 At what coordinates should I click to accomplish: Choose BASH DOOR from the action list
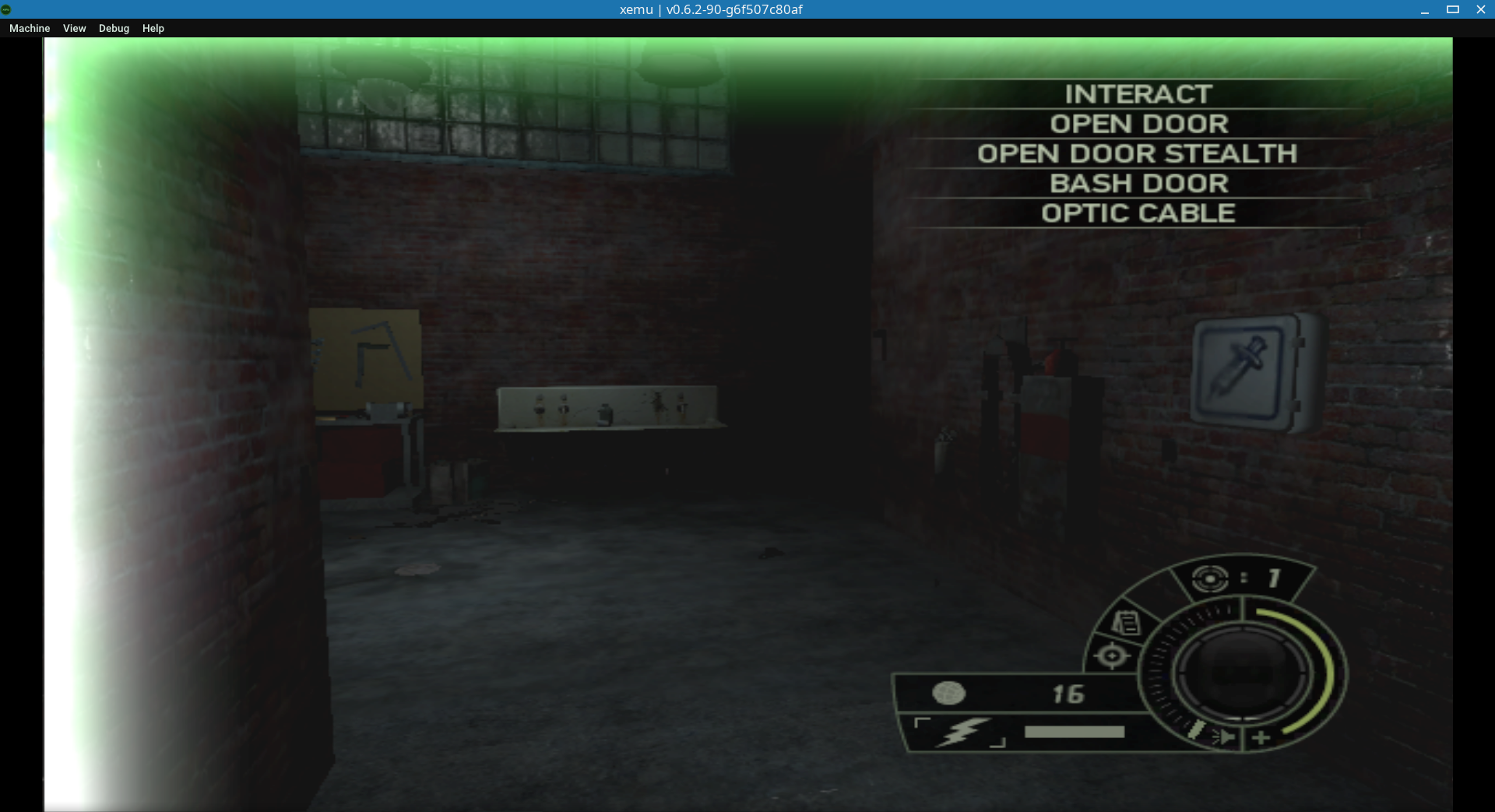[1139, 183]
